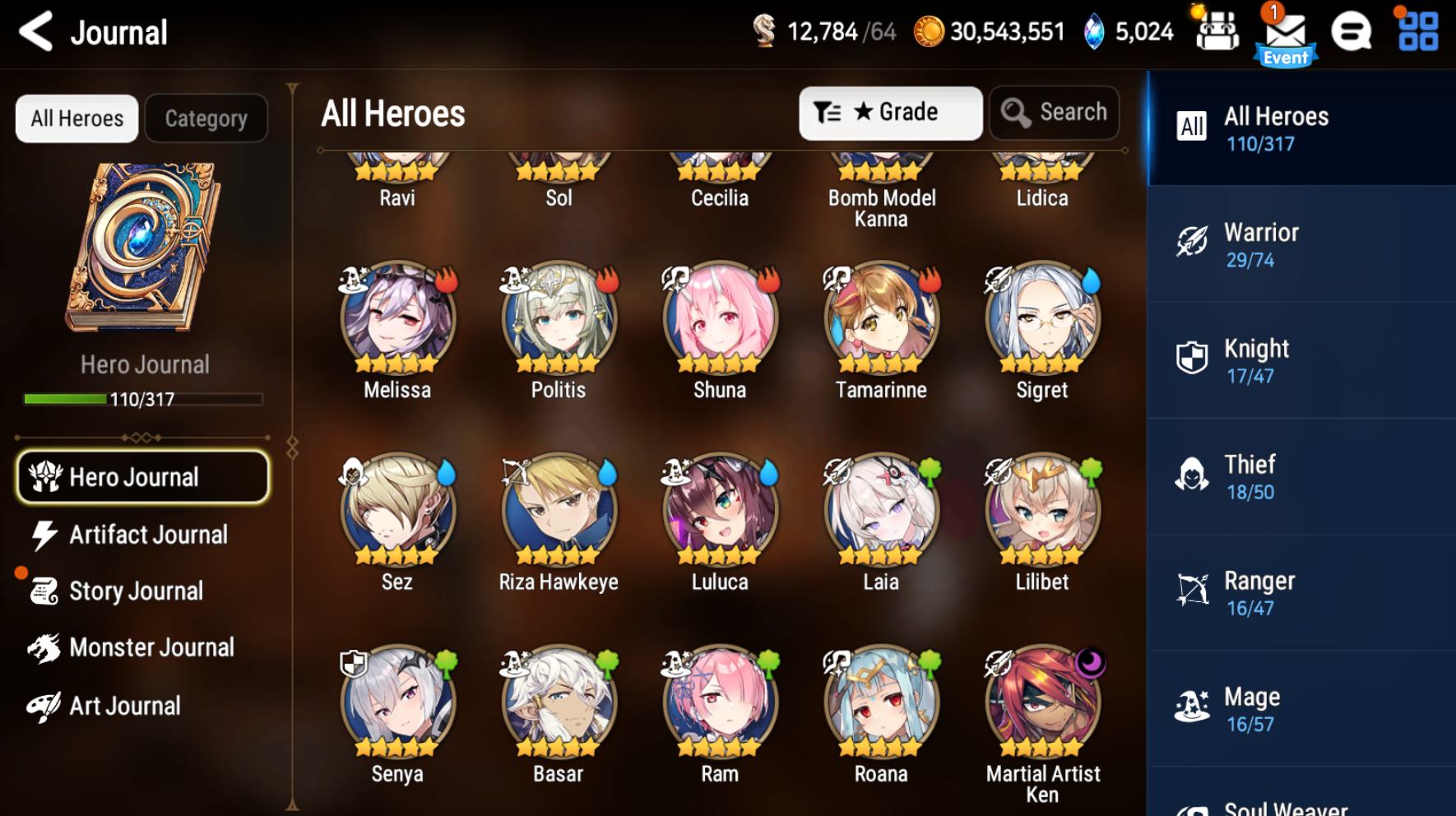Screen dimensions: 1456x816
Task: Keep All Heroes filter mode selected
Action: (76, 118)
